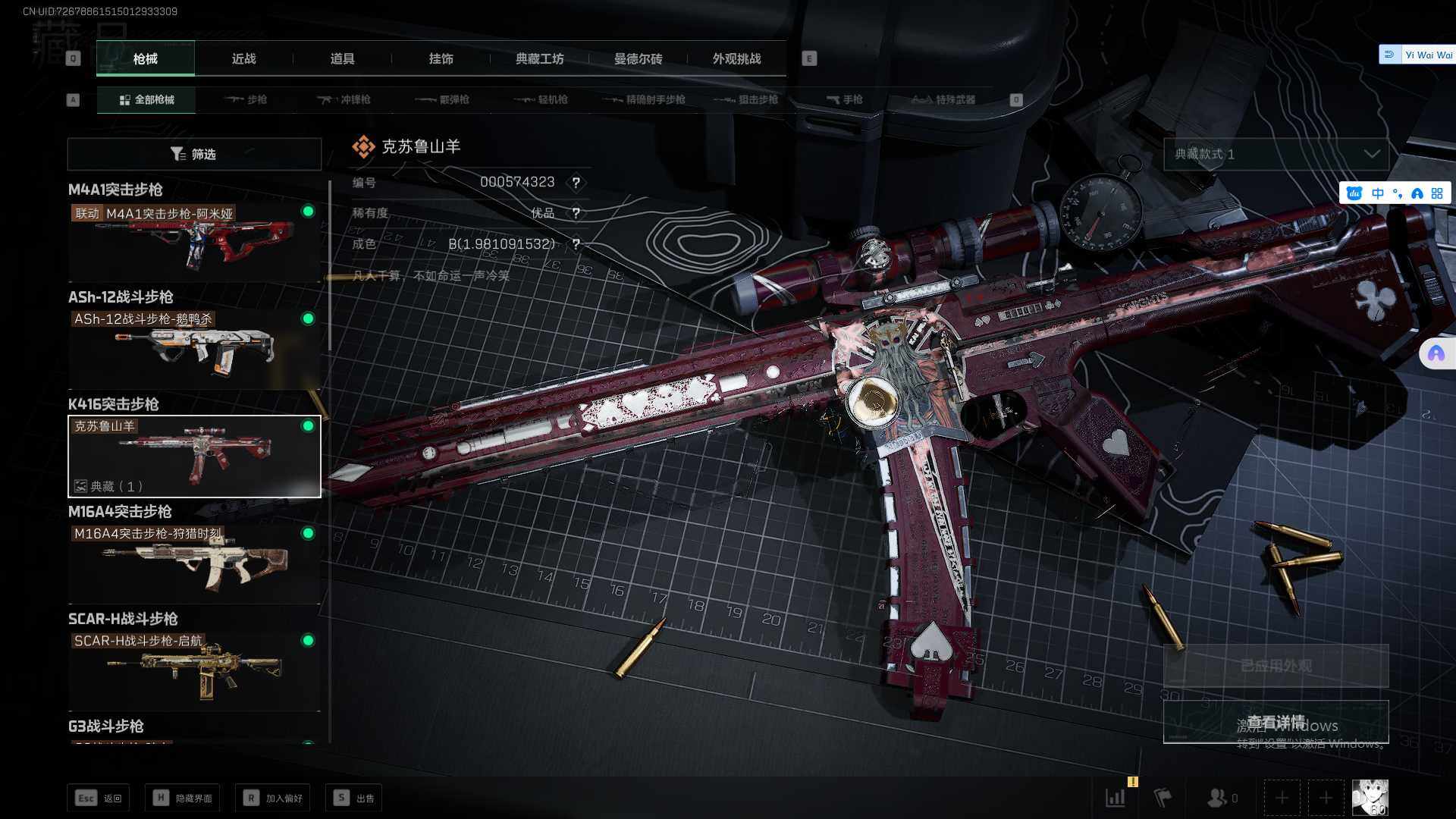Click the 出售 sell button
Screen dimensions: 1456x819
coord(353,798)
